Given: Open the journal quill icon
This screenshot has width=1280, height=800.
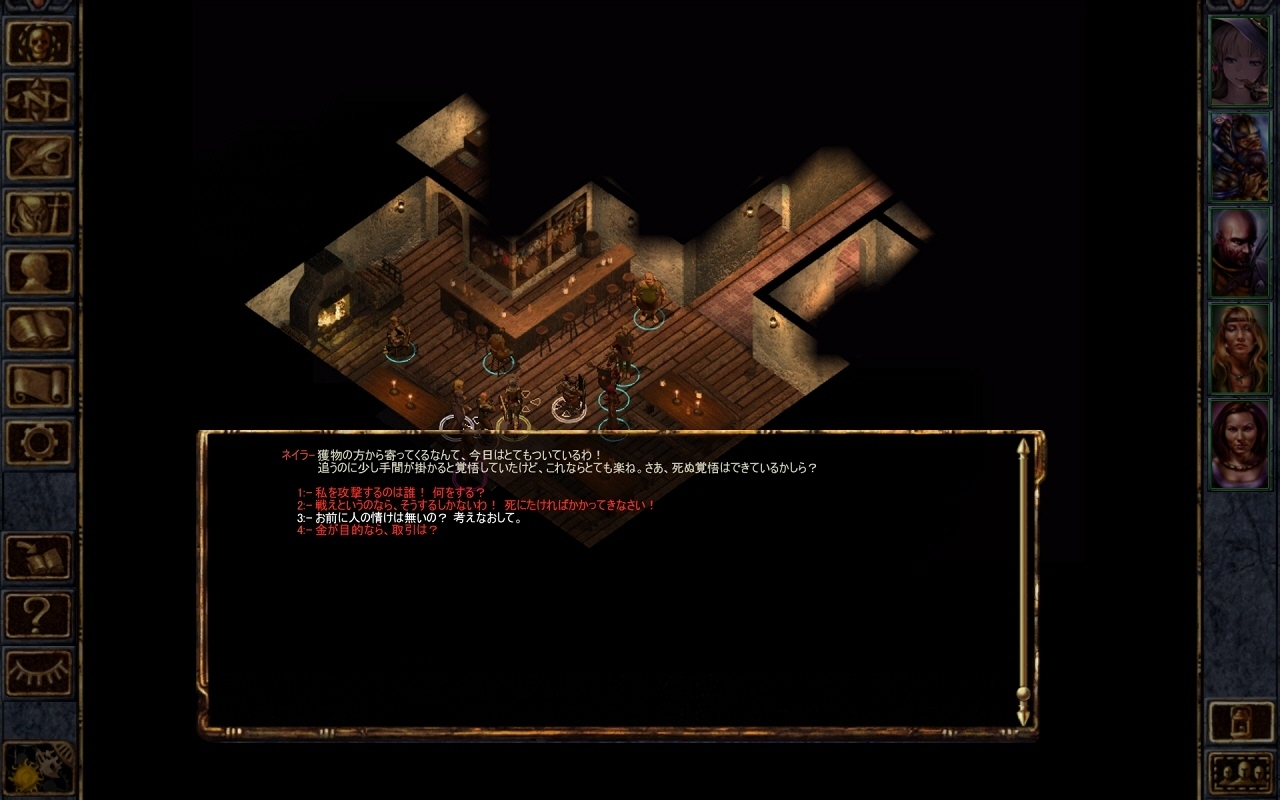Looking at the screenshot, I should point(39,156).
